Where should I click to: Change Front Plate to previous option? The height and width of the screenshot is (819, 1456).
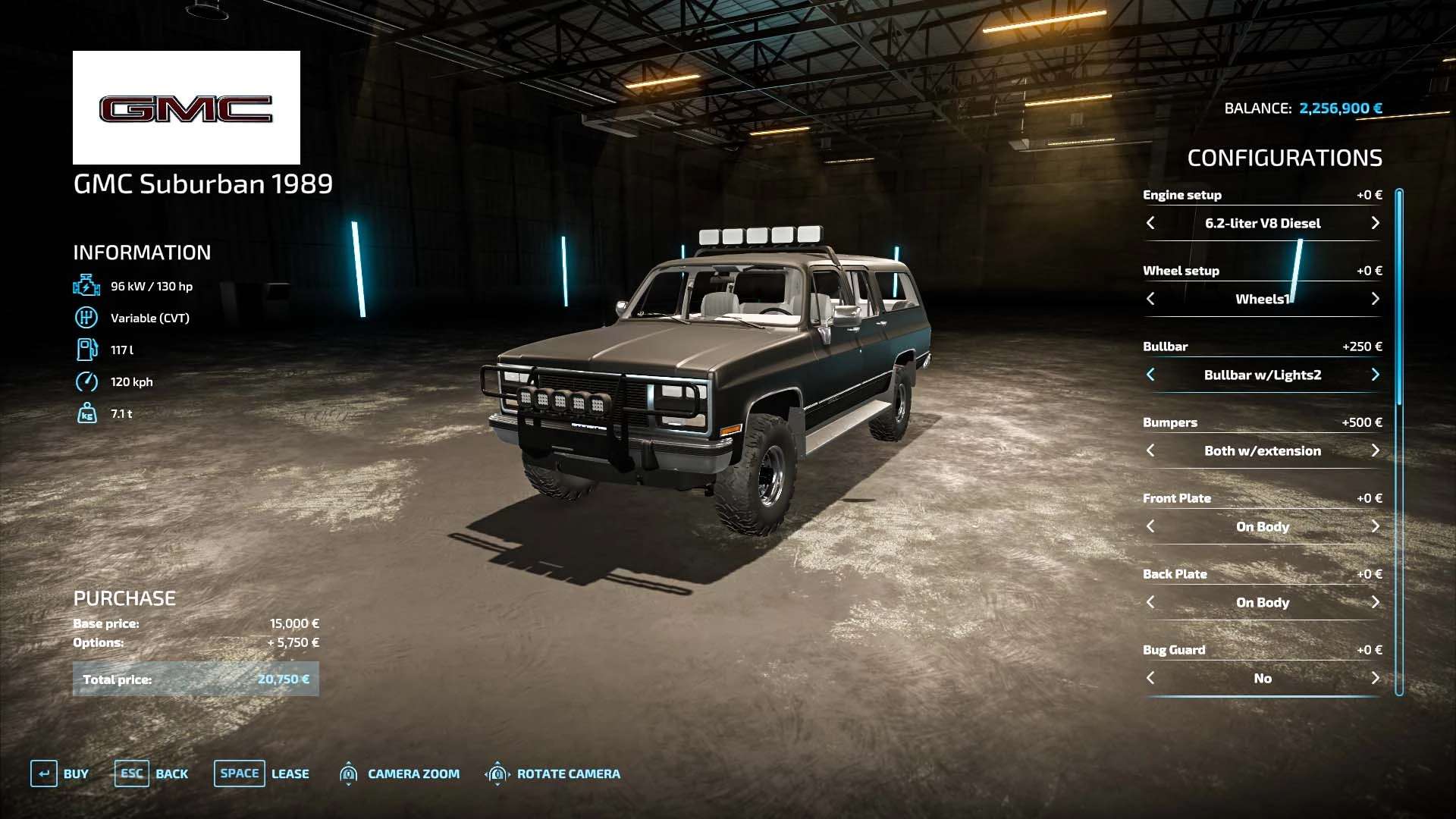[1150, 526]
